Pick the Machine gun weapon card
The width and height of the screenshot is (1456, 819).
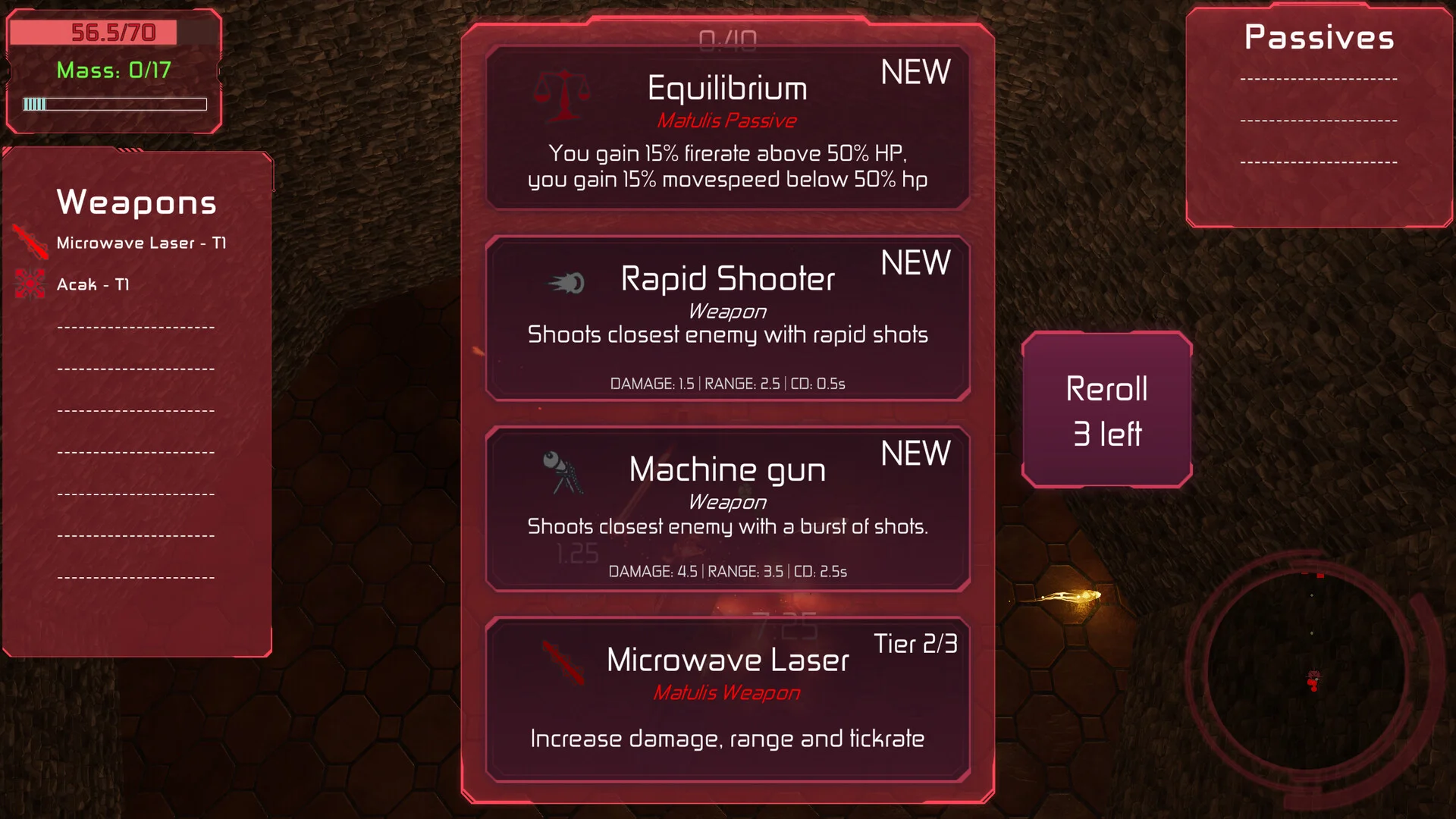pos(727,509)
